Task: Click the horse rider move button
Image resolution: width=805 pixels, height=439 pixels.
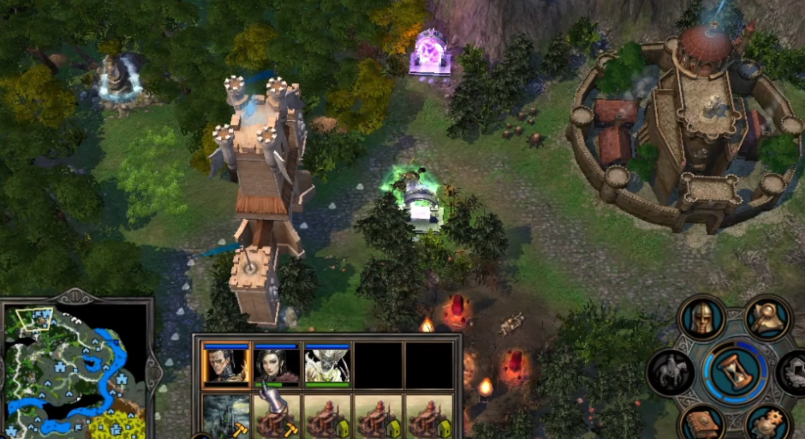Action: (x=671, y=372)
